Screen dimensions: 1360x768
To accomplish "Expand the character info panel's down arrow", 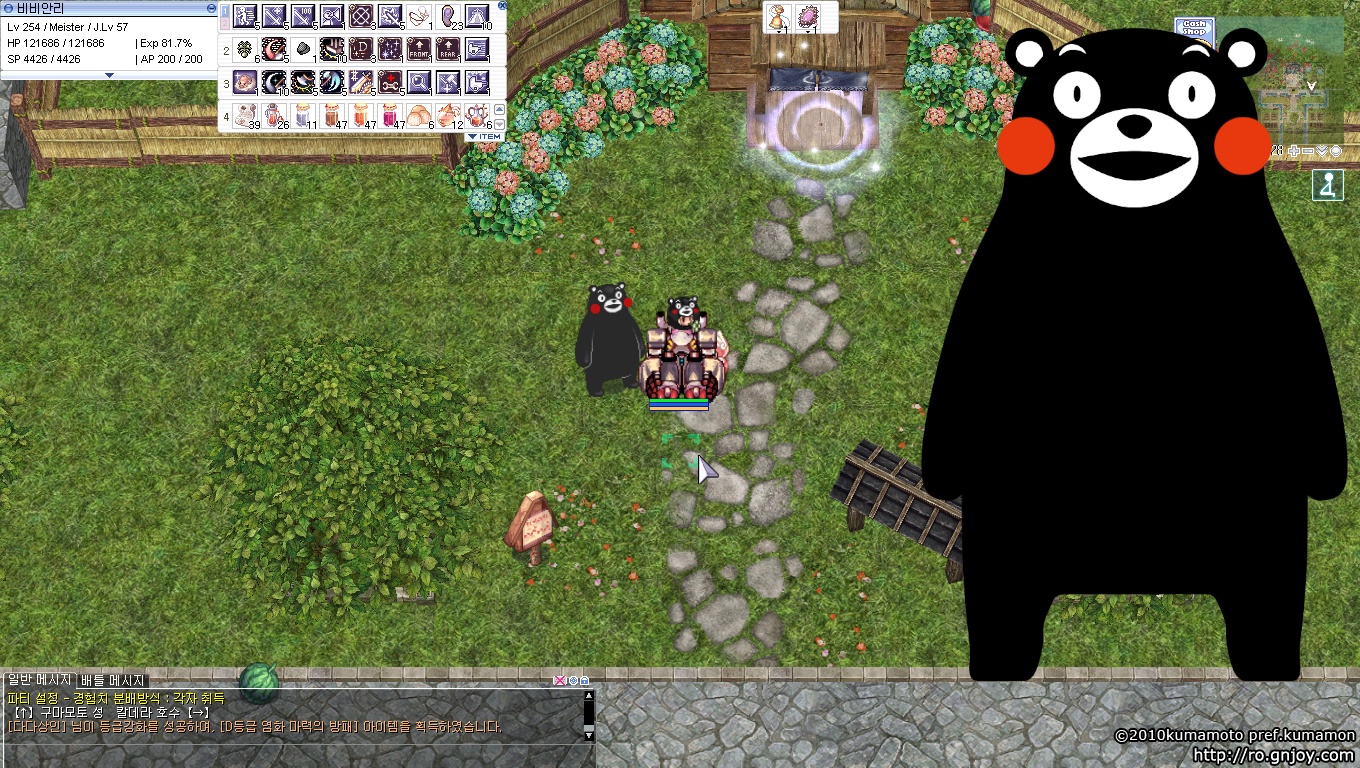I will pos(110,75).
